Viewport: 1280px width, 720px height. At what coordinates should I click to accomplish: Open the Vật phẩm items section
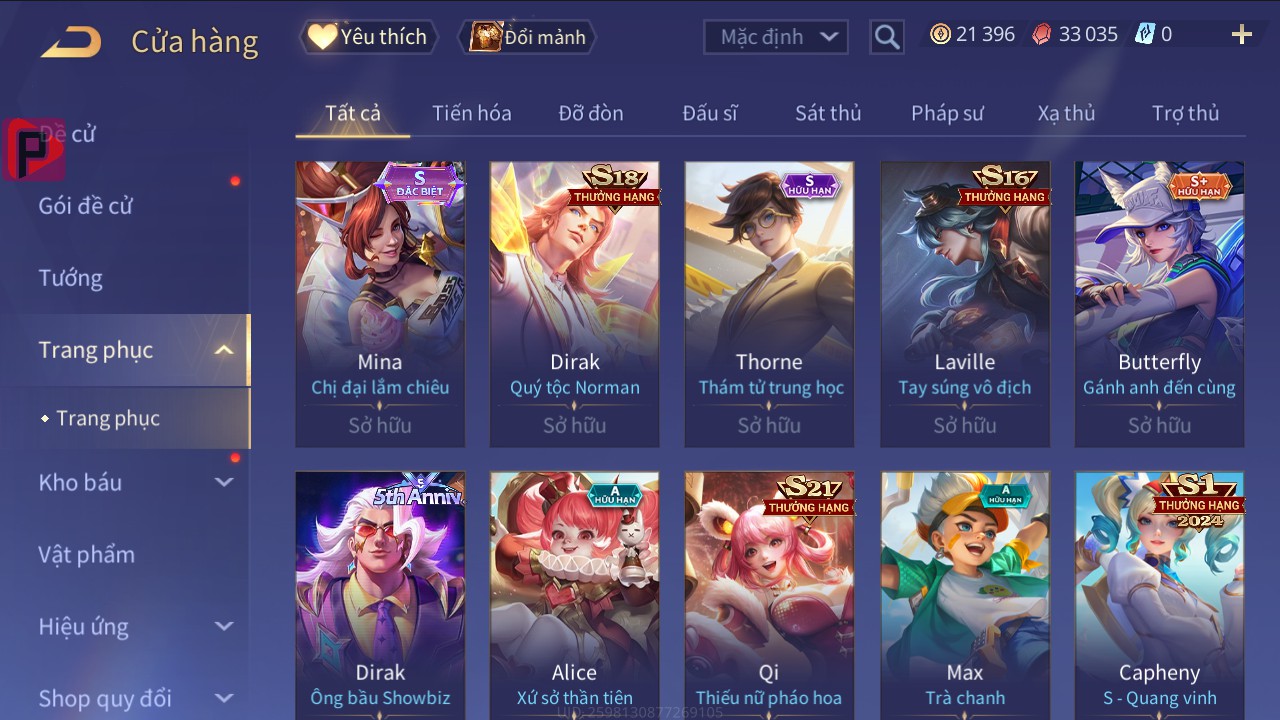point(86,554)
